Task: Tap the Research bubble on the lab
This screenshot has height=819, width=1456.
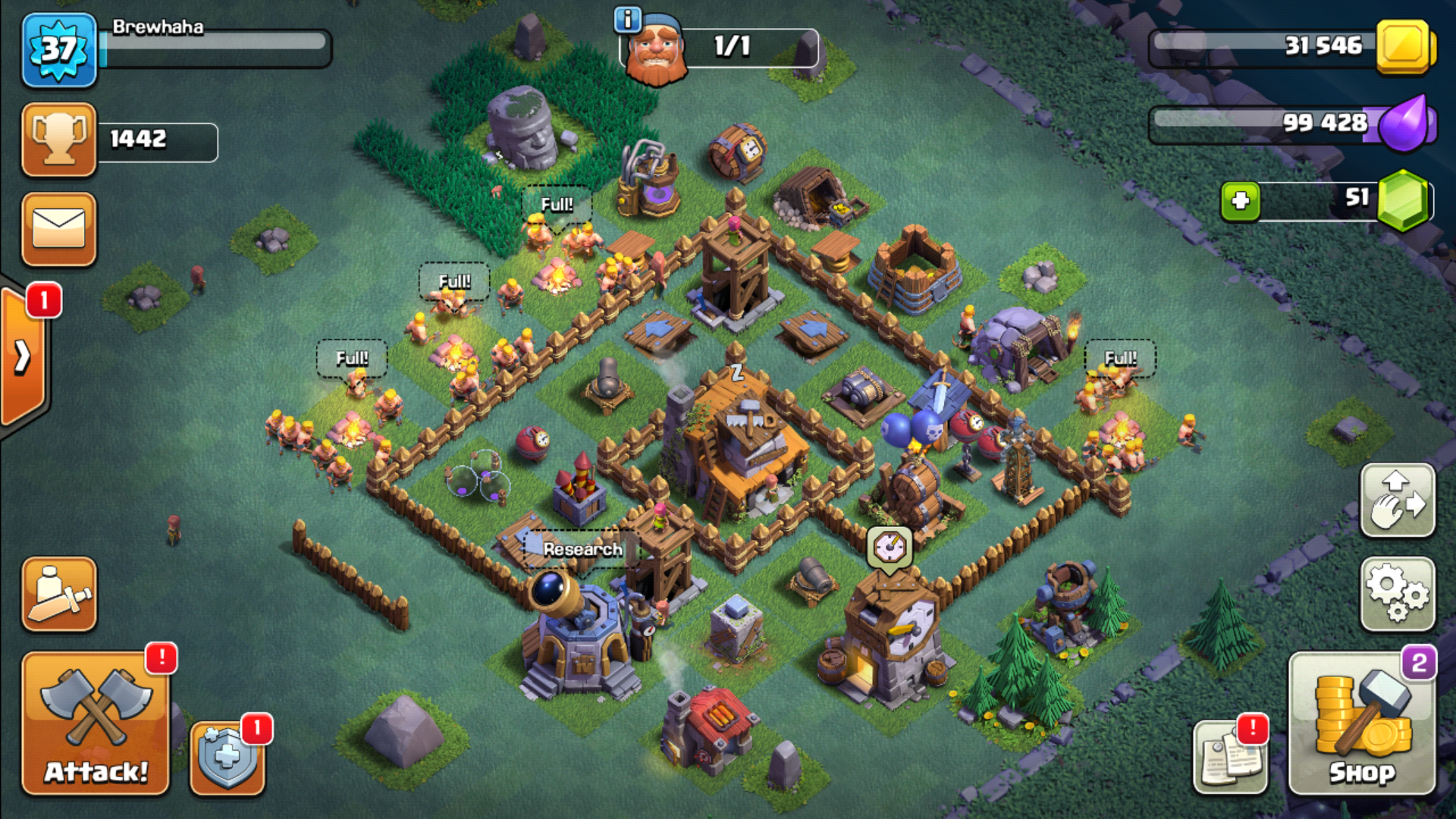Action: tap(582, 549)
